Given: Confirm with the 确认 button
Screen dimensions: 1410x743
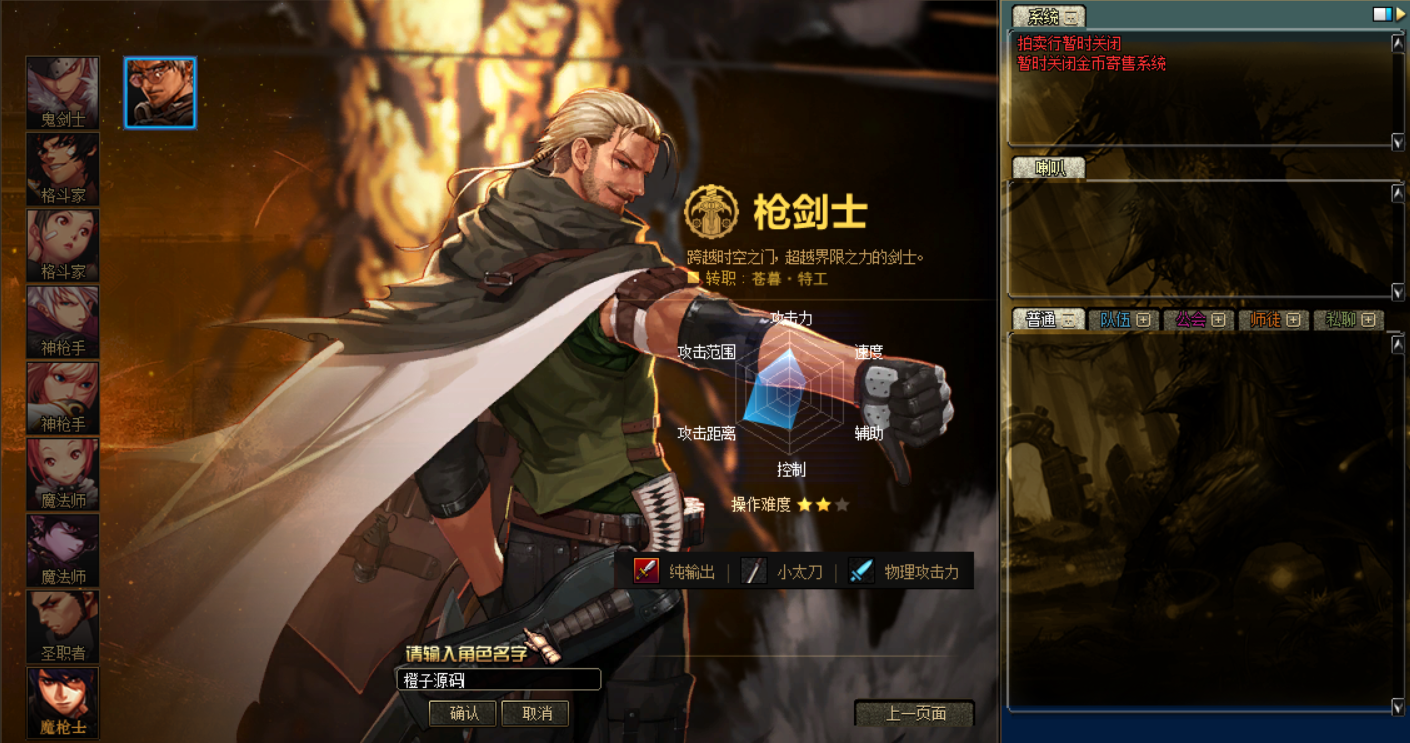Looking at the screenshot, I should pos(463,713).
